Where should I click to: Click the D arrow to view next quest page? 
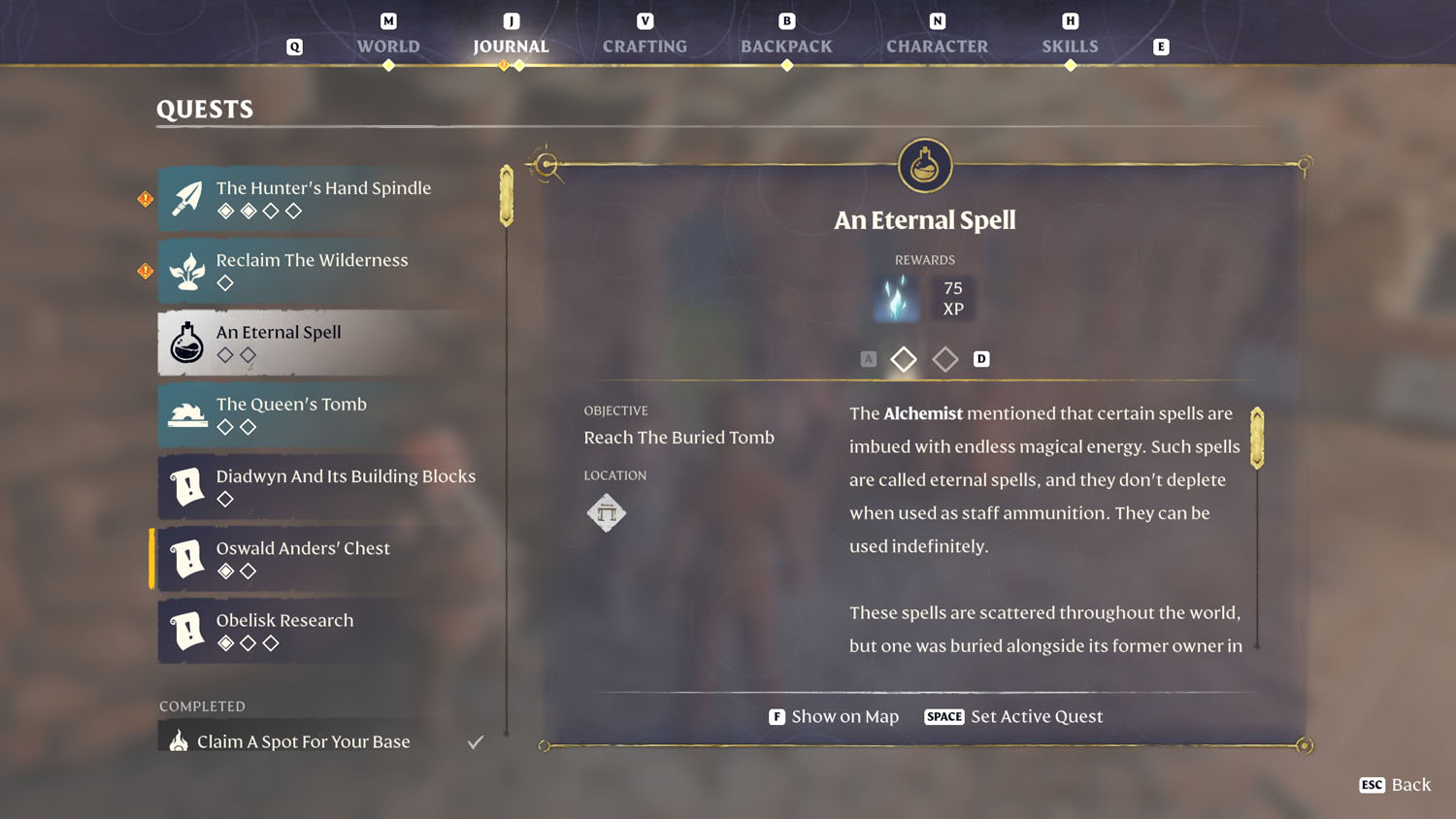tap(981, 359)
